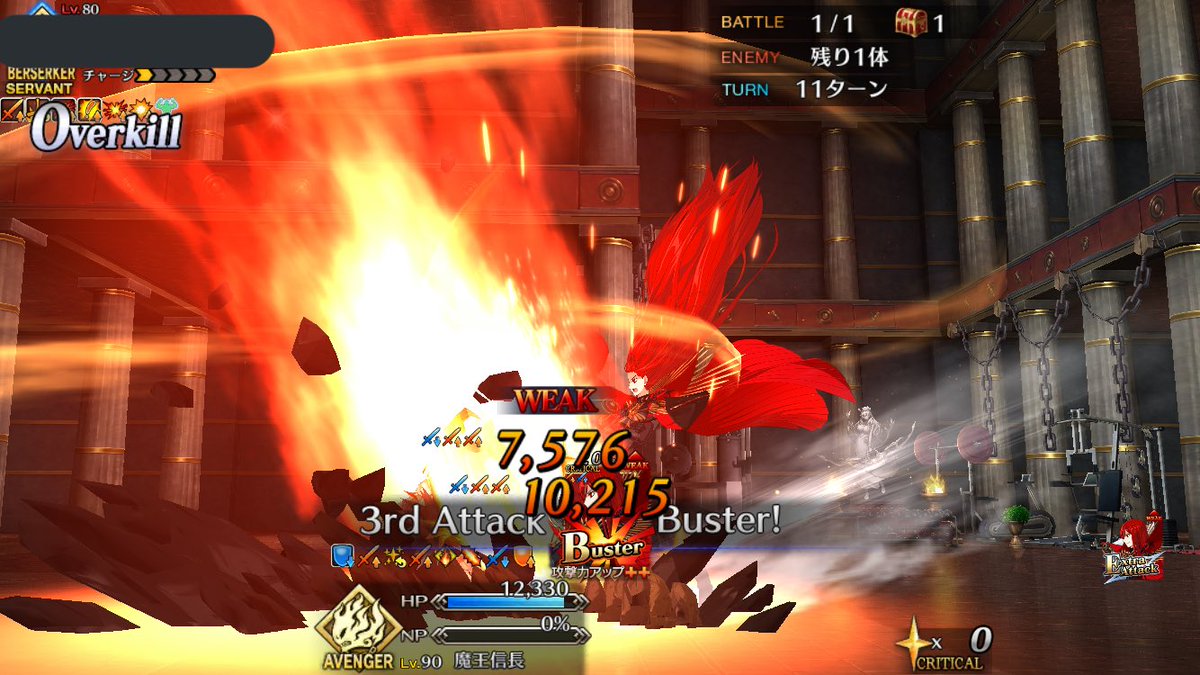The height and width of the screenshot is (675, 1200).
Task: Tap the Extra Attack card icon
Action: [1131, 552]
